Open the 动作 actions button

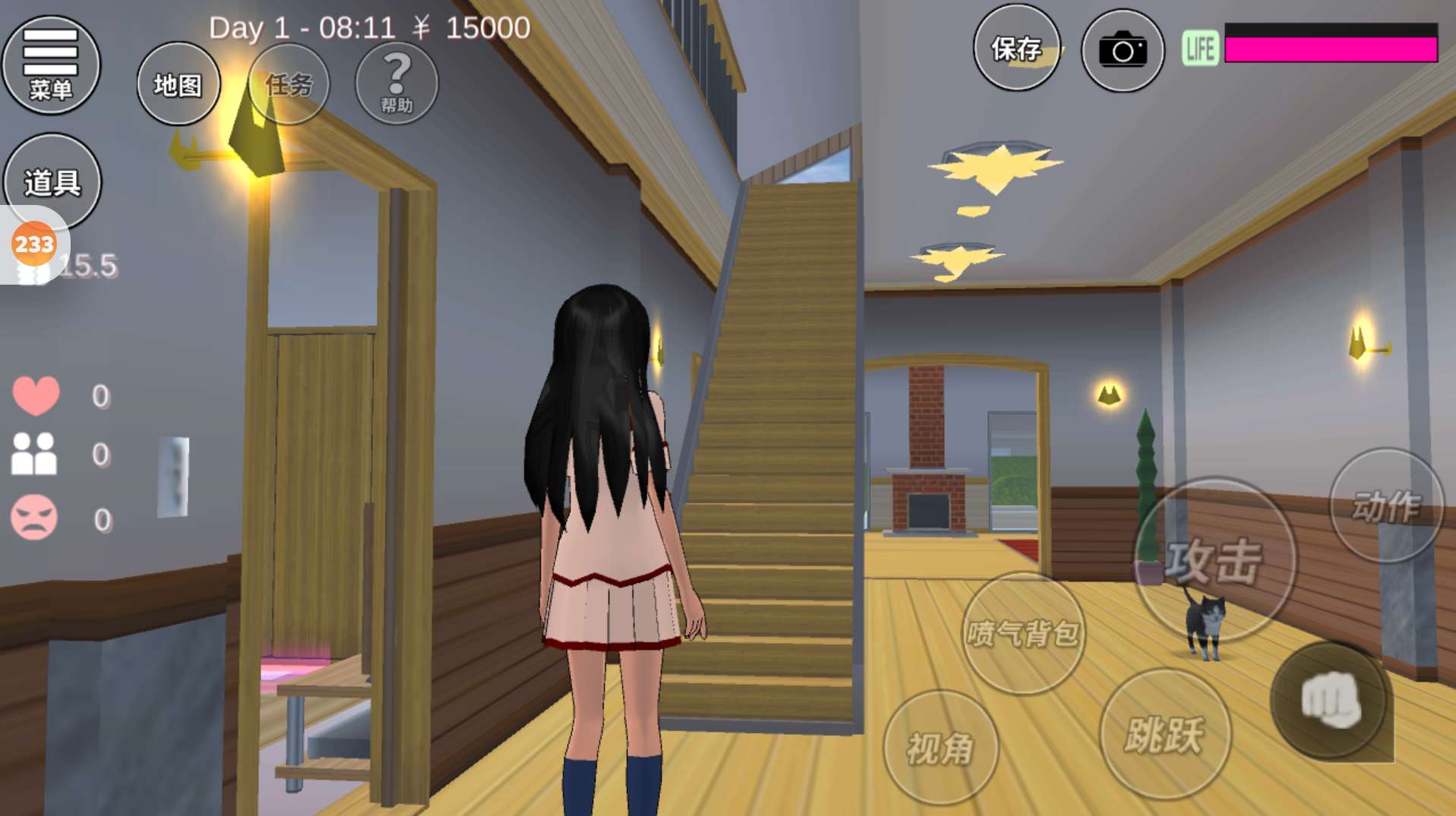point(1385,506)
